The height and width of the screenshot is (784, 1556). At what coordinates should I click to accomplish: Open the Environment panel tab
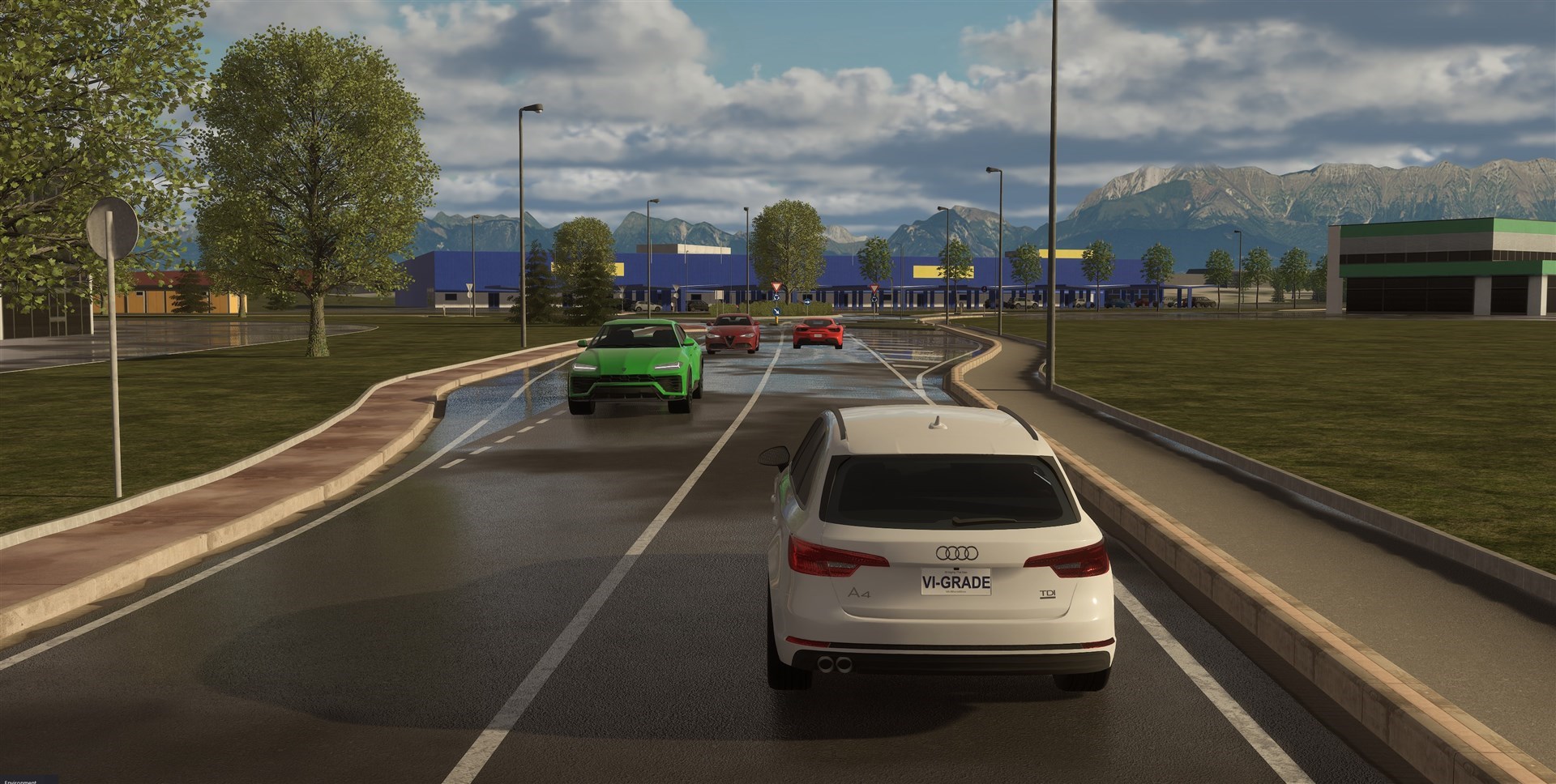pyautogui.click(x=19, y=781)
